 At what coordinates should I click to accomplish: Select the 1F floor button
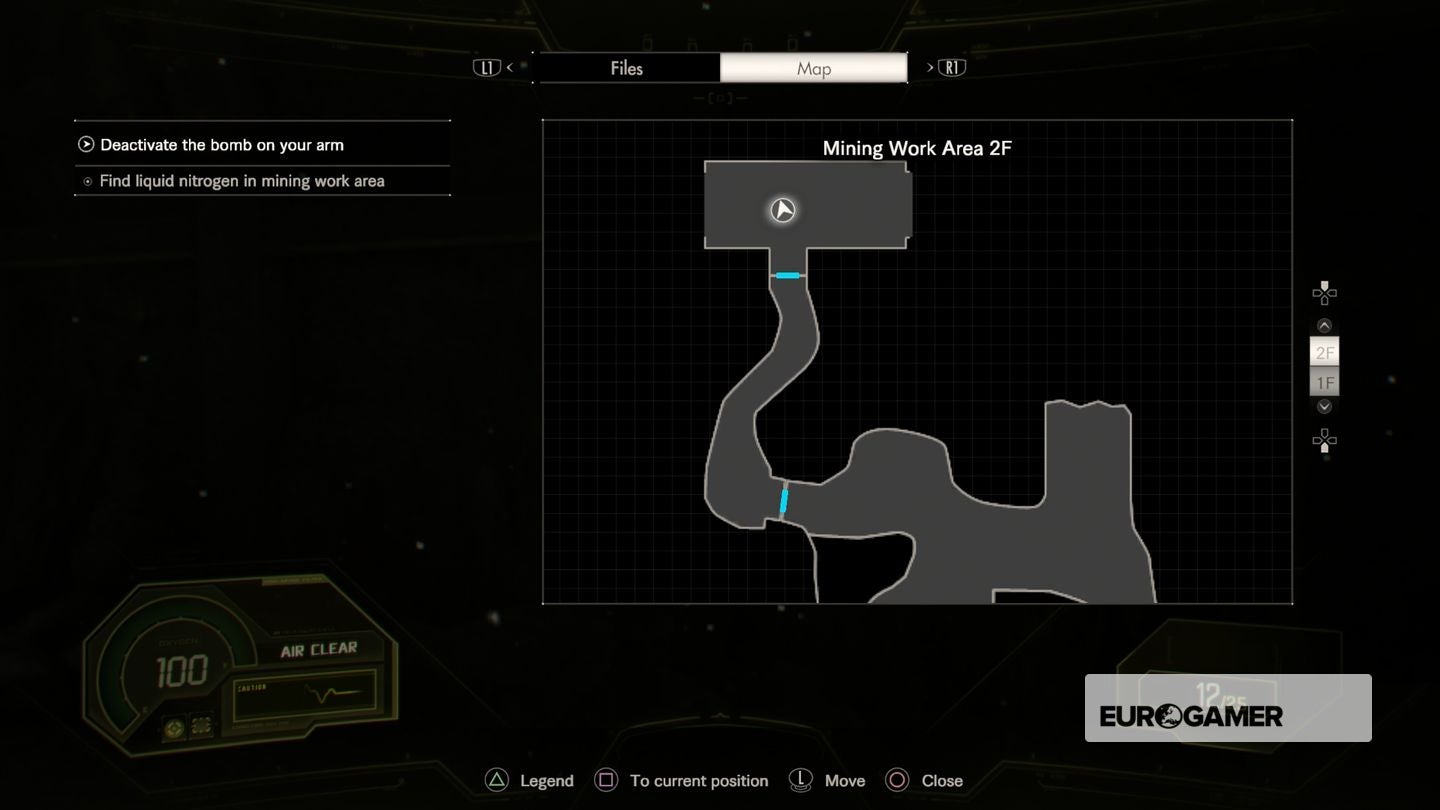pos(1324,382)
